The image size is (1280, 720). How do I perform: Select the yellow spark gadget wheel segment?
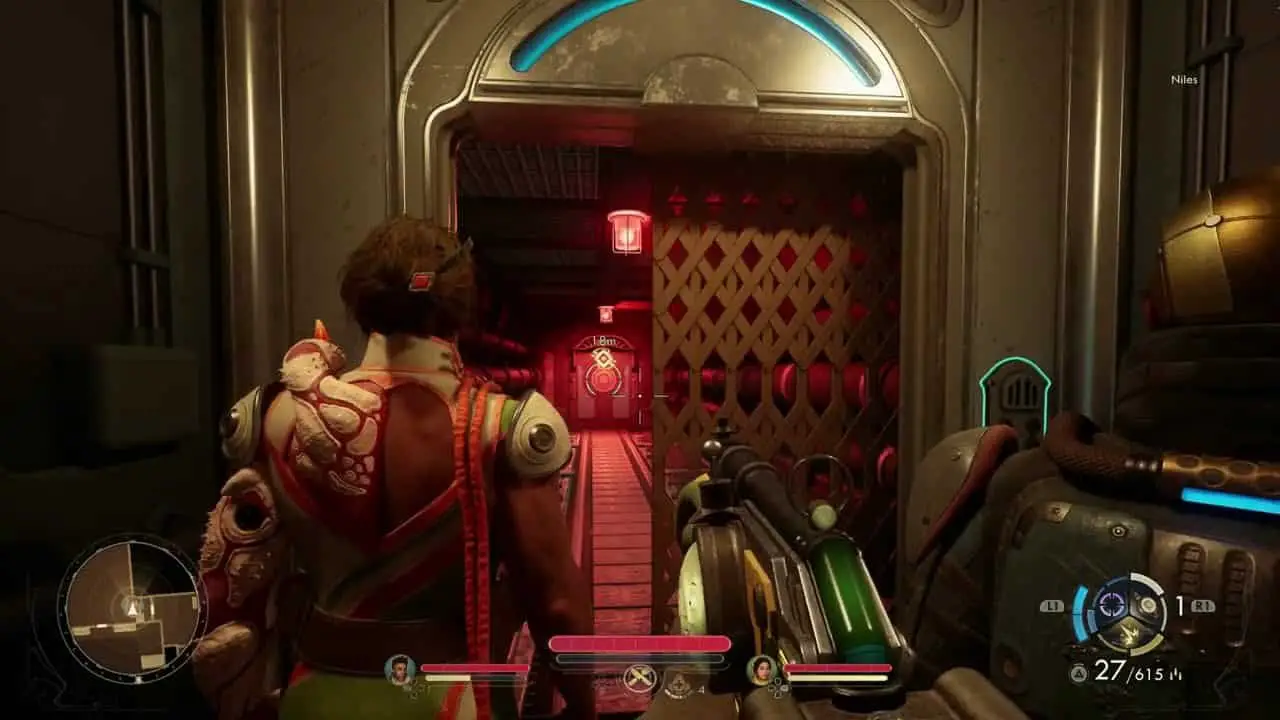(1130, 635)
